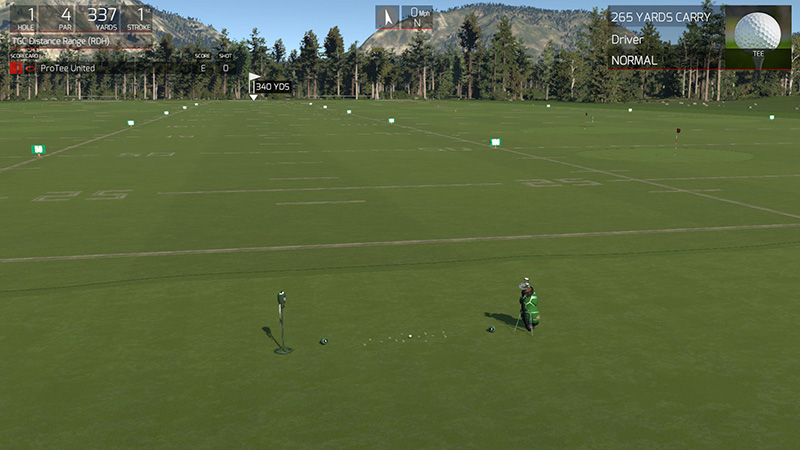The width and height of the screenshot is (800, 450).
Task: Click the golf ball tee lie thumbnail
Action: (x=757, y=36)
